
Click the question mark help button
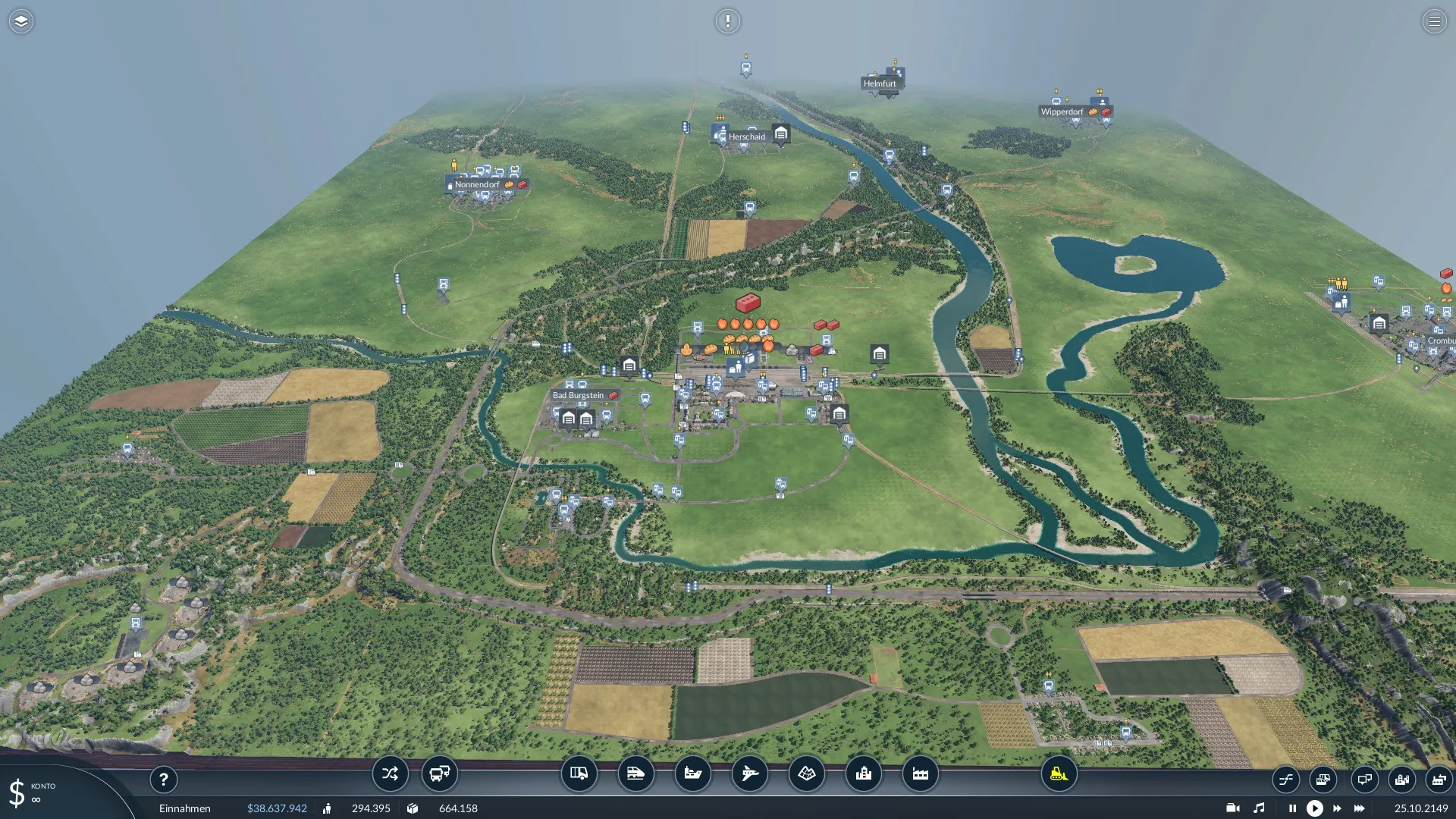(x=163, y=780)
